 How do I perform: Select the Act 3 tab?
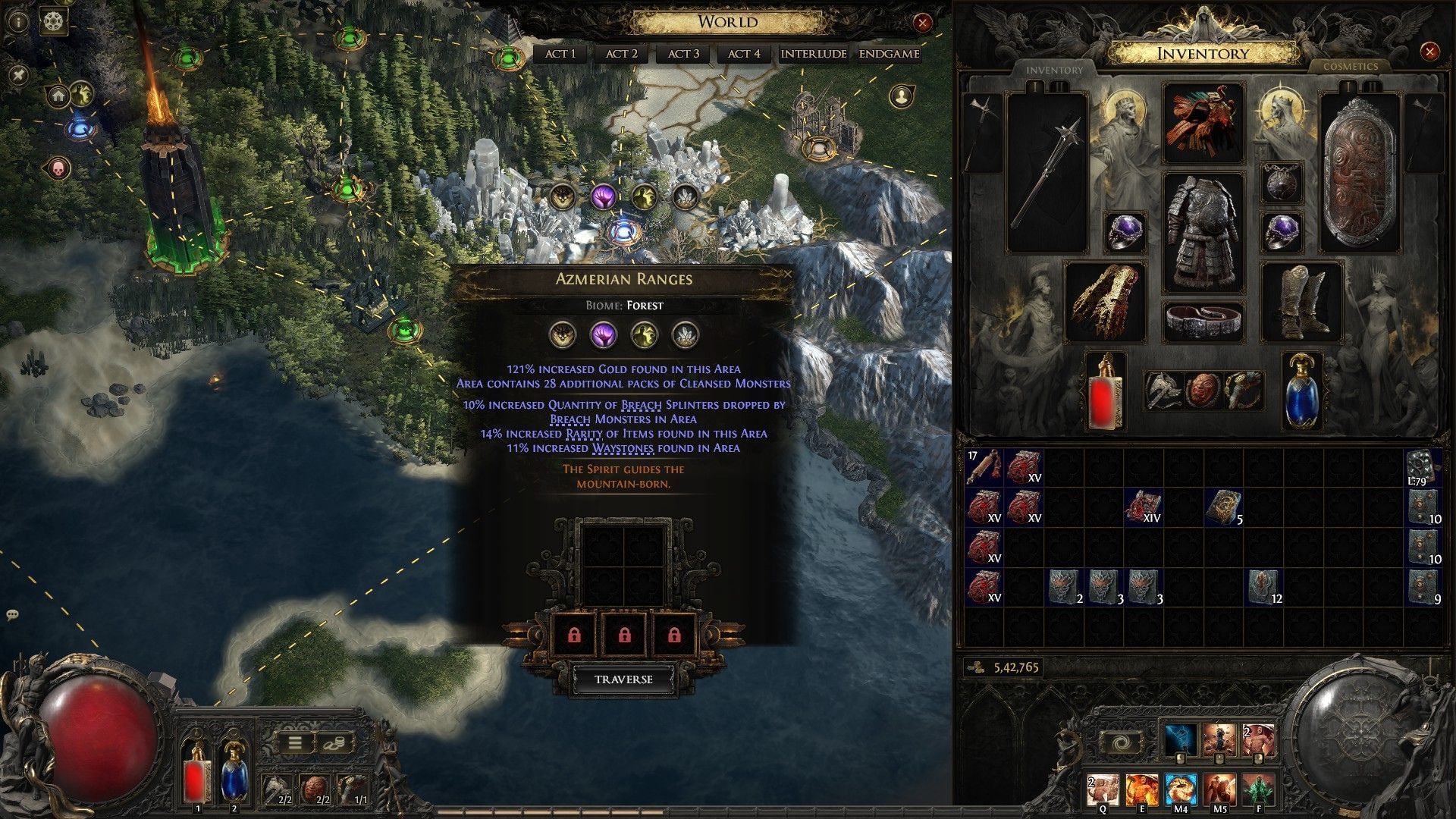click(x=683, y=54)
